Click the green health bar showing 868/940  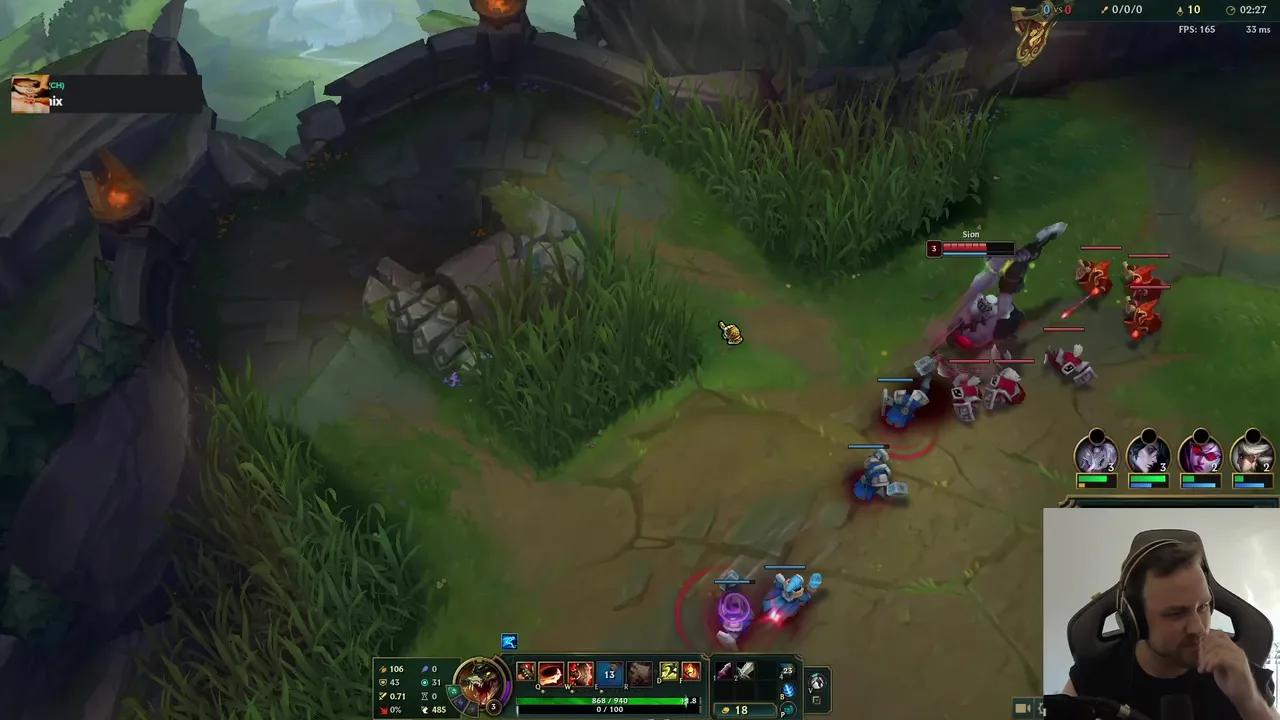point(606,701)
